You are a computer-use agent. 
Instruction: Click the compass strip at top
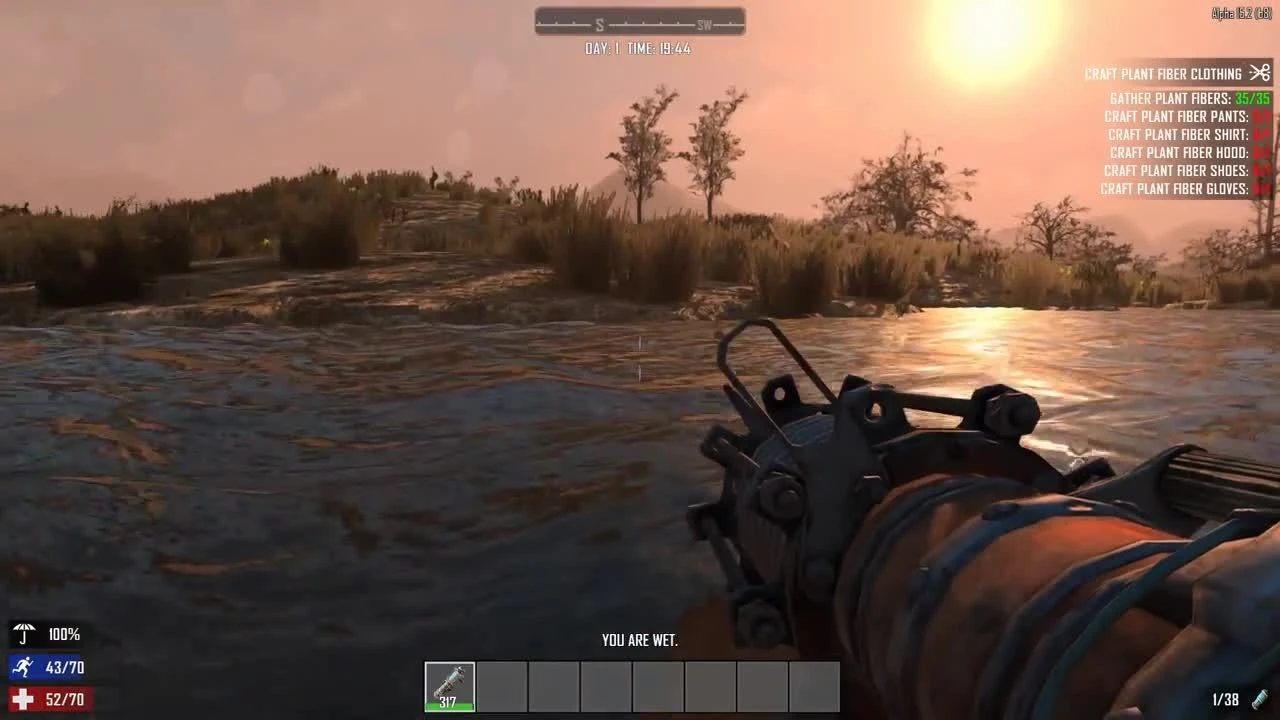tap(639, 21)
